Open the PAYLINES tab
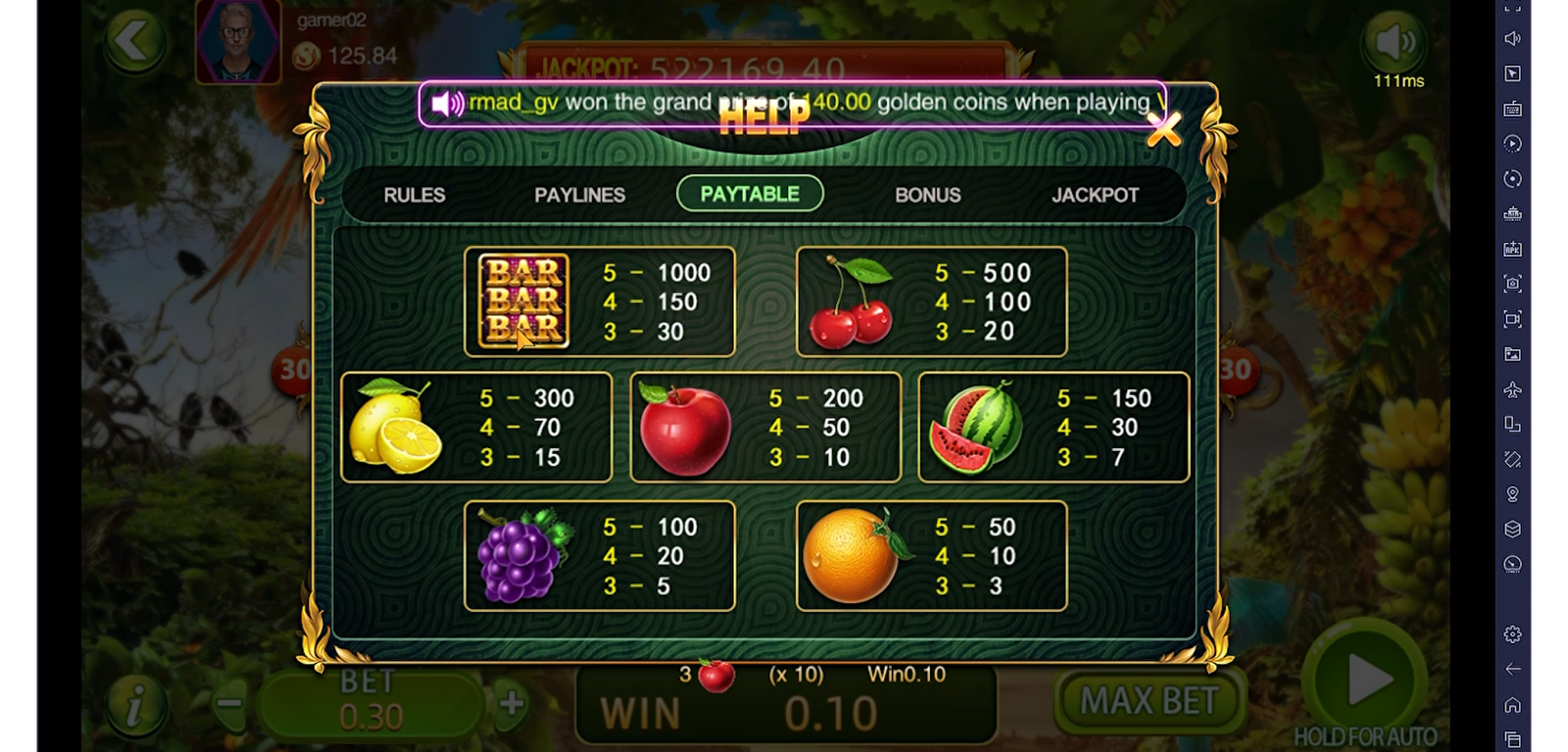Screen dimensions: 1568x752 point(579,195)
